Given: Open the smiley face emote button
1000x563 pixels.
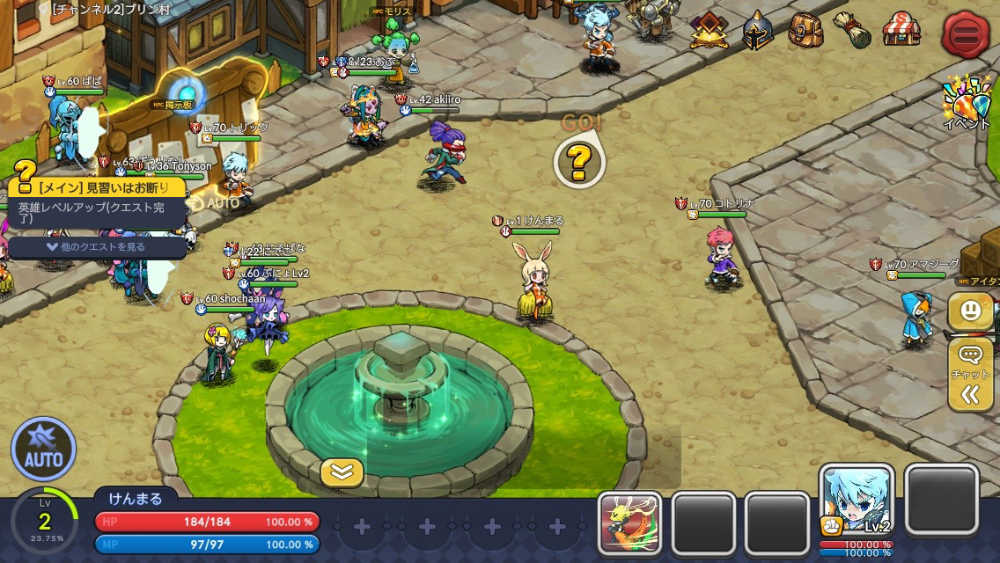Looking at the screenshot, I should (x=970, y=310).
